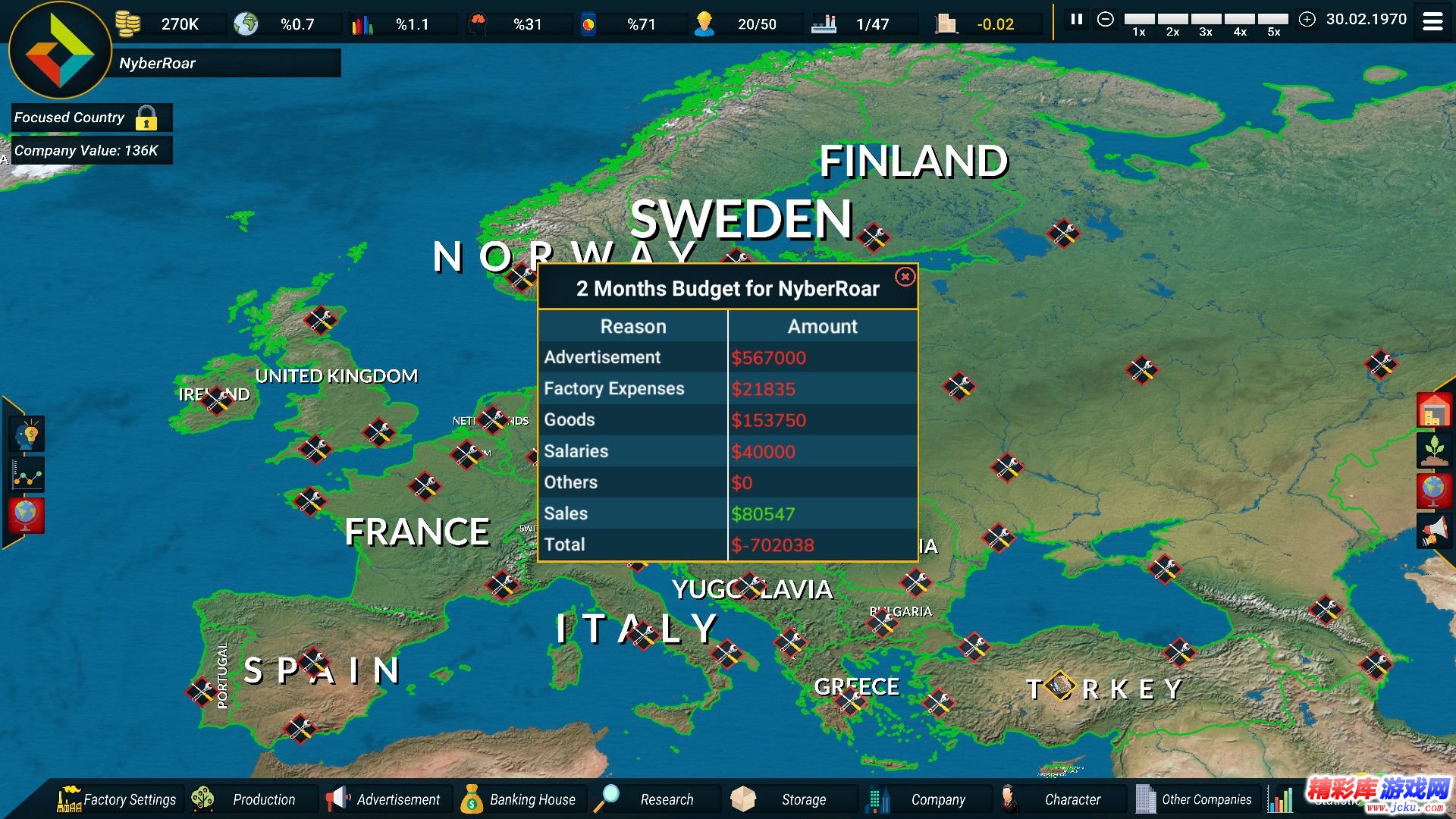Open the line graph statistics icon
Image resolution: width=1456 pixels, height=819 pixels.
tap(28, 476)
